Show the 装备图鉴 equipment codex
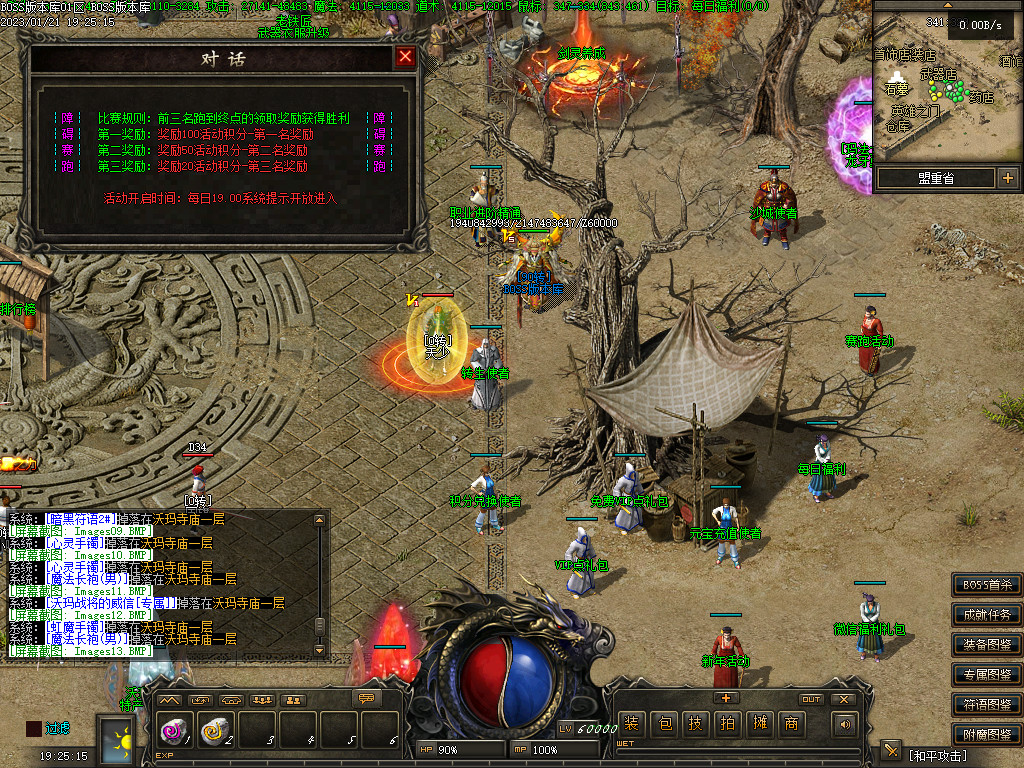Viewport: 1024px width, 768px height. pyautogui.click(x=987, y=645)
